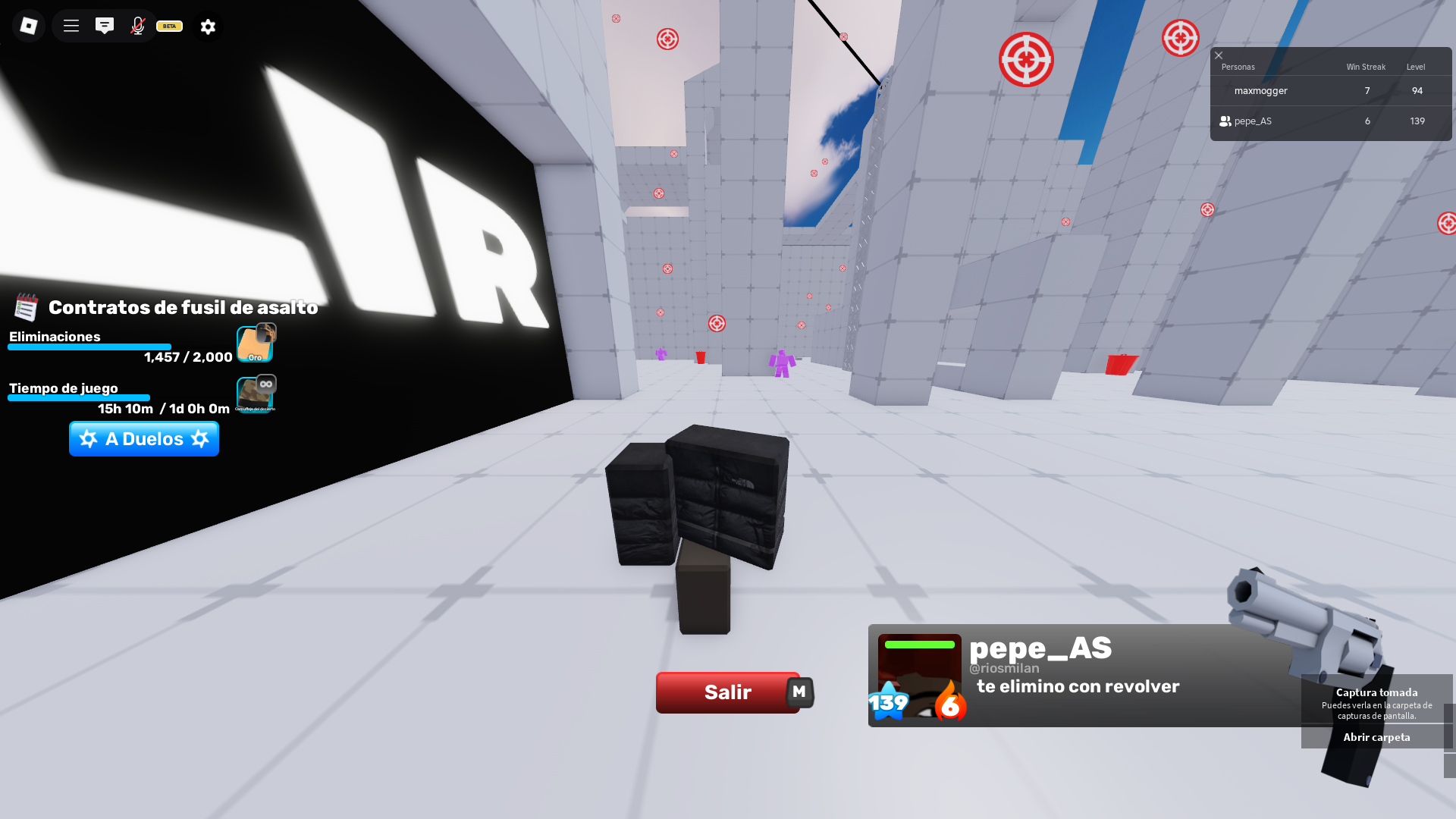Click the Eliminaciones progress bar
The width and height of the screenshot is (1456, 819).
(x=89, y=347)
